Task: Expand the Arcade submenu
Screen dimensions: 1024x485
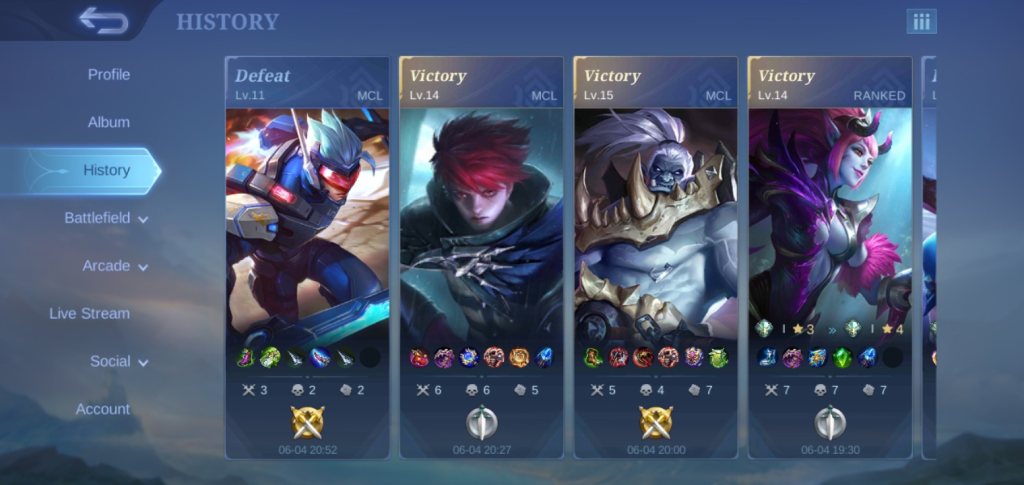Action: (114, 266)
